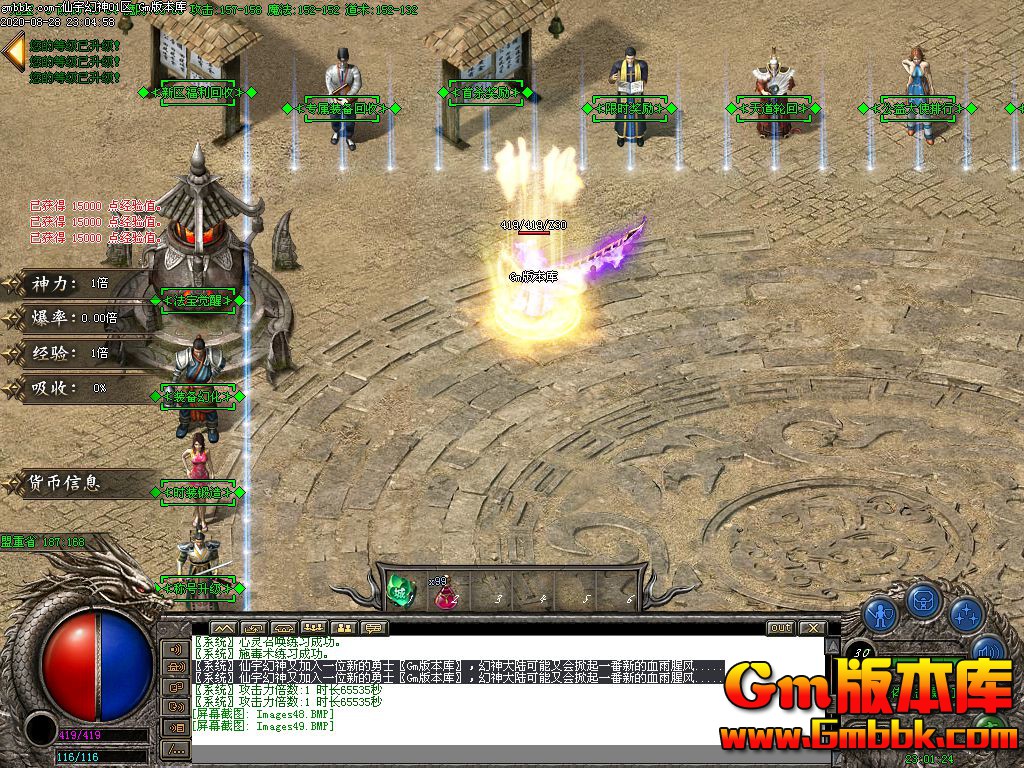Click the chat window 'out' button
Viewport: 1024px width, 768px height.
tap(780, 628)
